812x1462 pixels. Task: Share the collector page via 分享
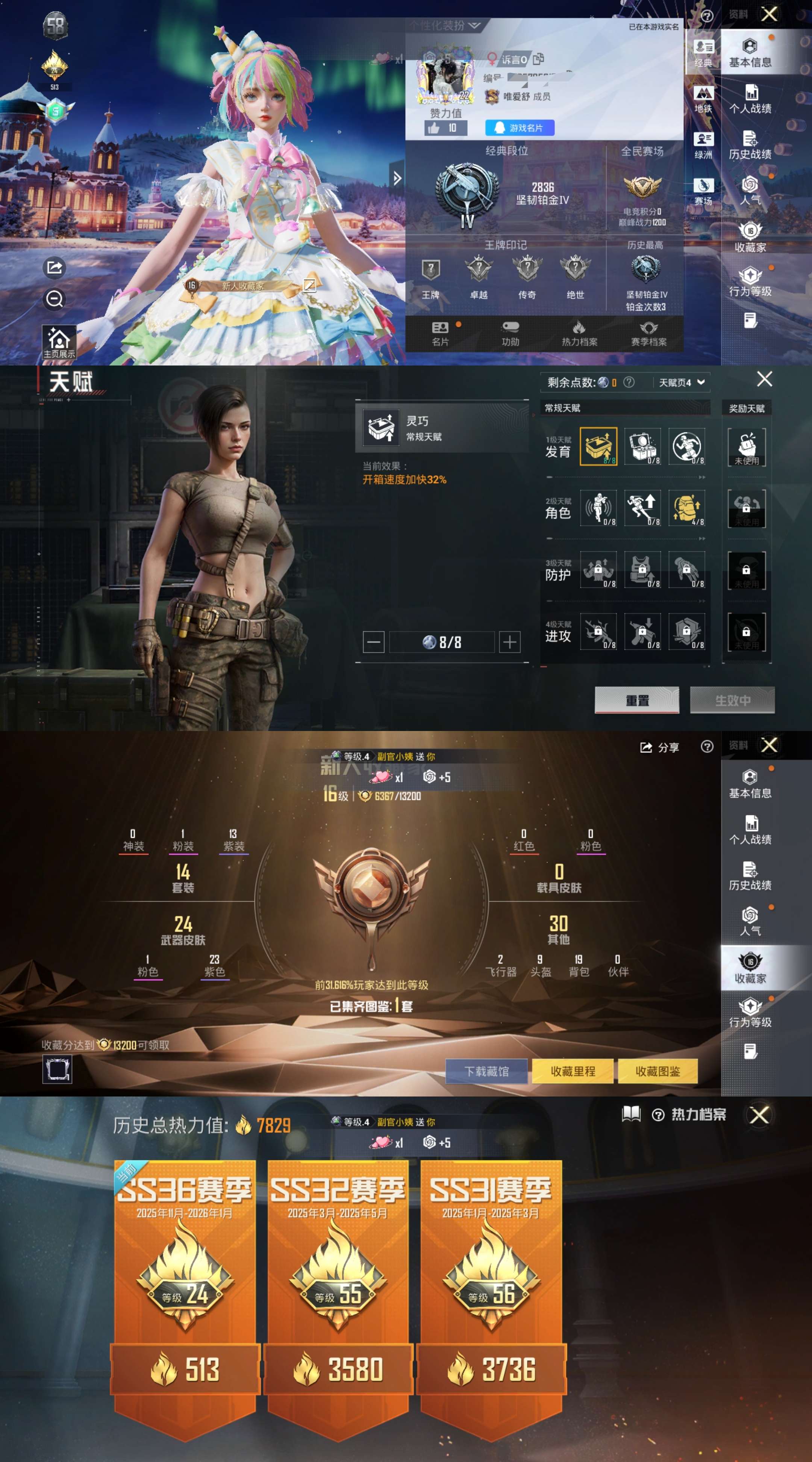659,748
